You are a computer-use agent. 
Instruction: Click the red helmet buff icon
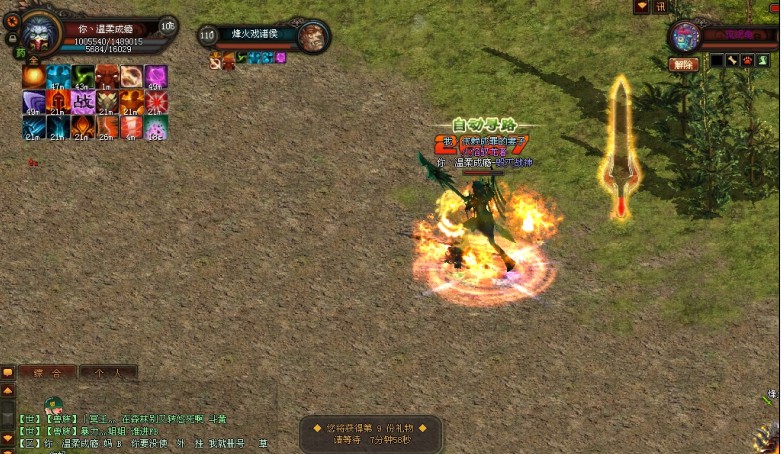(58, 101)
